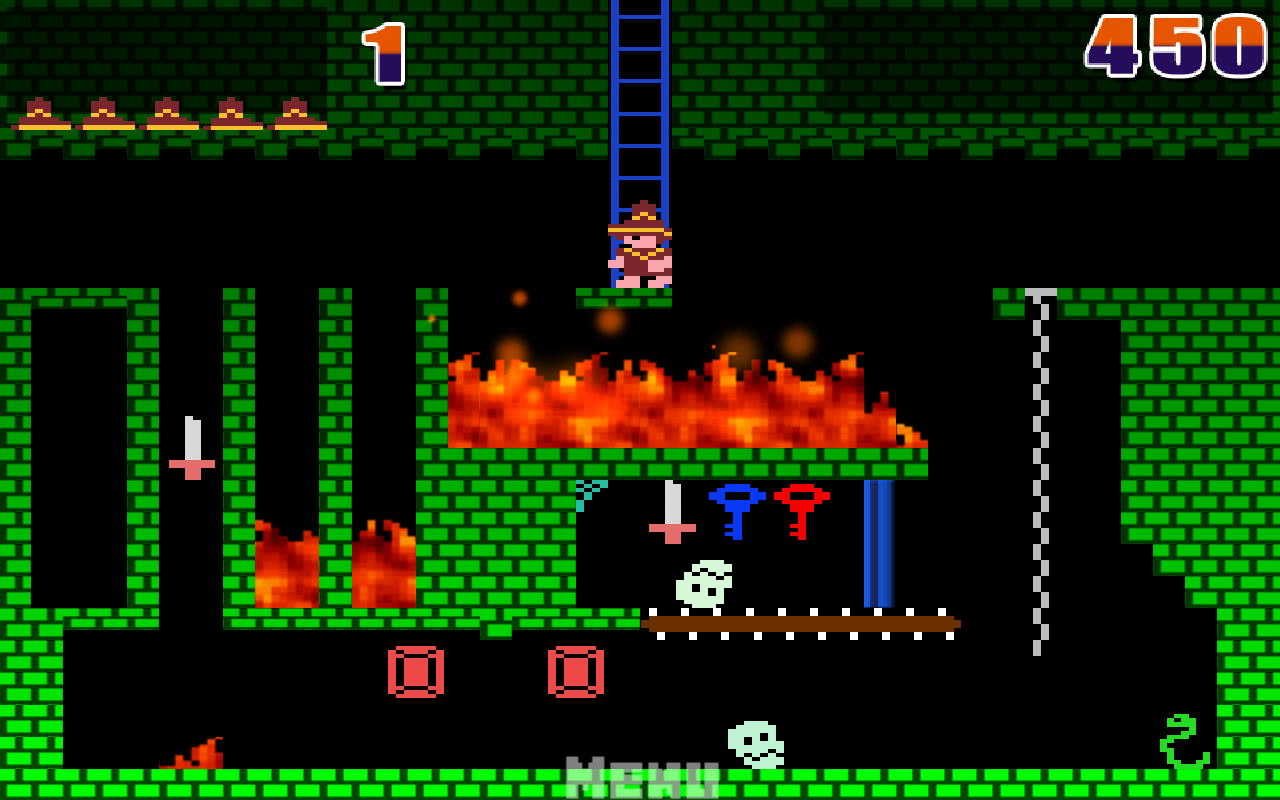Click the left red amulet box
This screenshot has height=800, width=1280.
click(418, 673)
